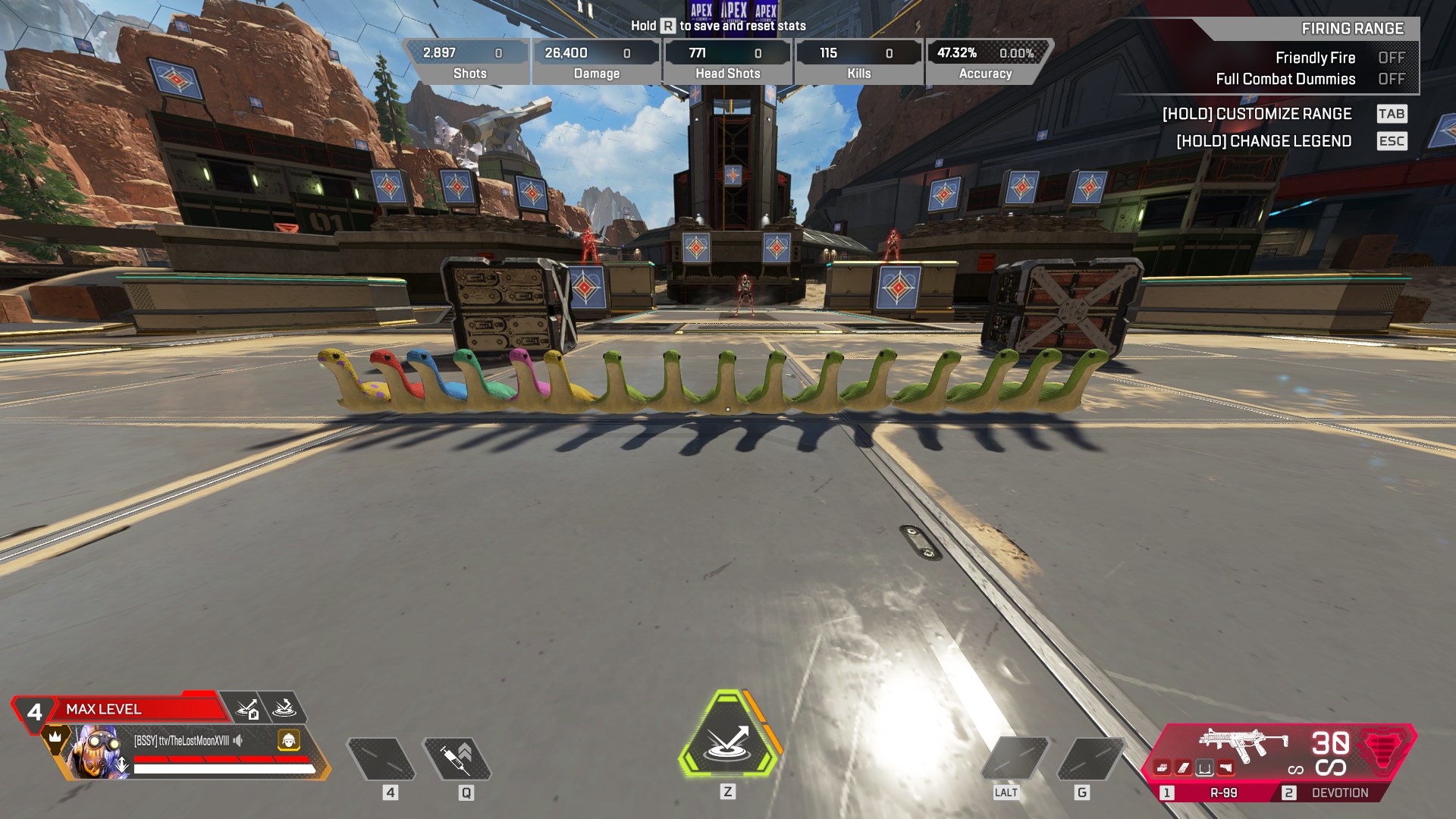Toggle the Friendly Fire setting
The width and height of the screenshot is (1456, 819).
[1392, 58]
